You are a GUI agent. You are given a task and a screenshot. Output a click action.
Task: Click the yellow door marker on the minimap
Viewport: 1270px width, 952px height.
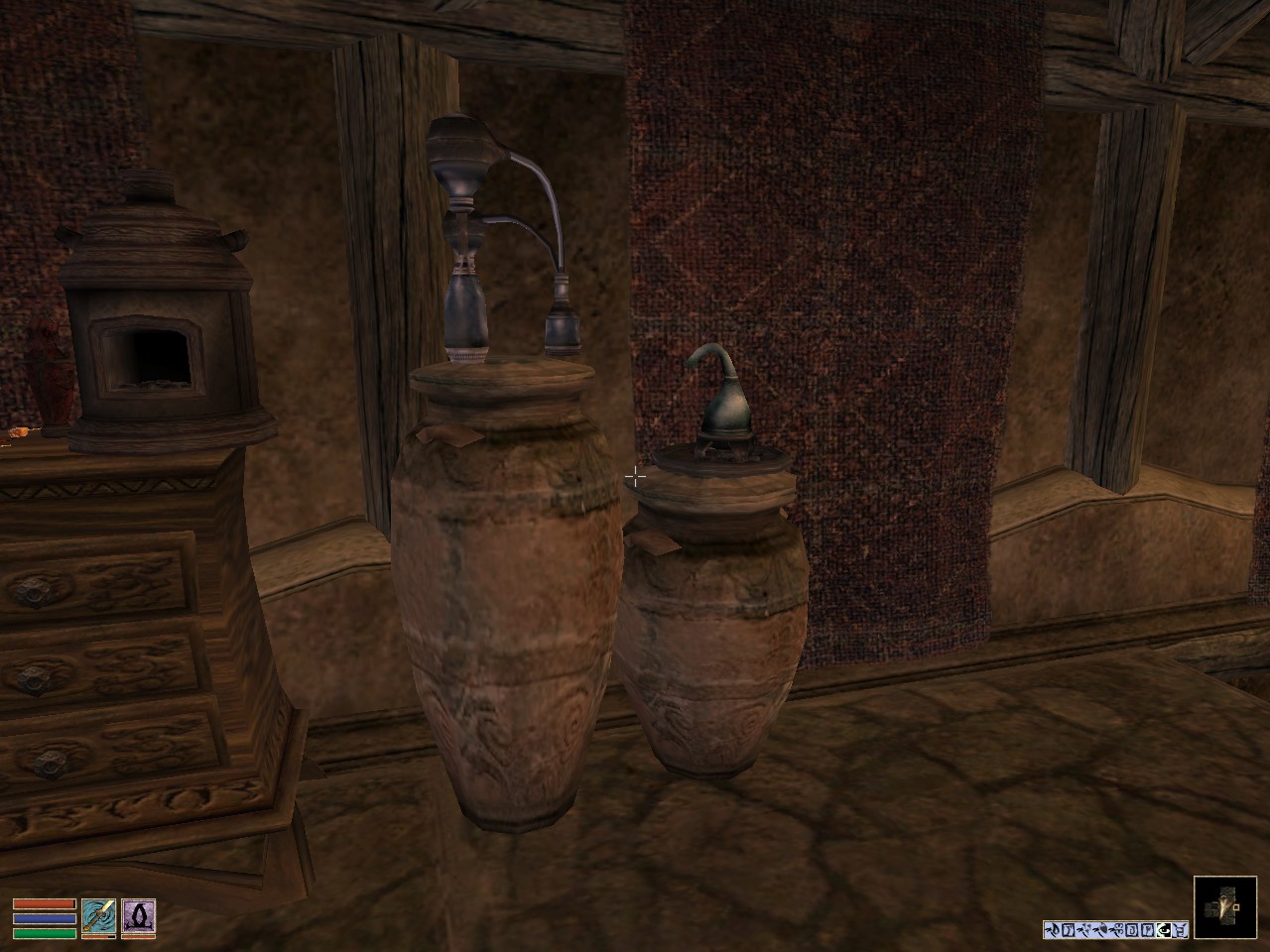click(x=1234, y=905)
